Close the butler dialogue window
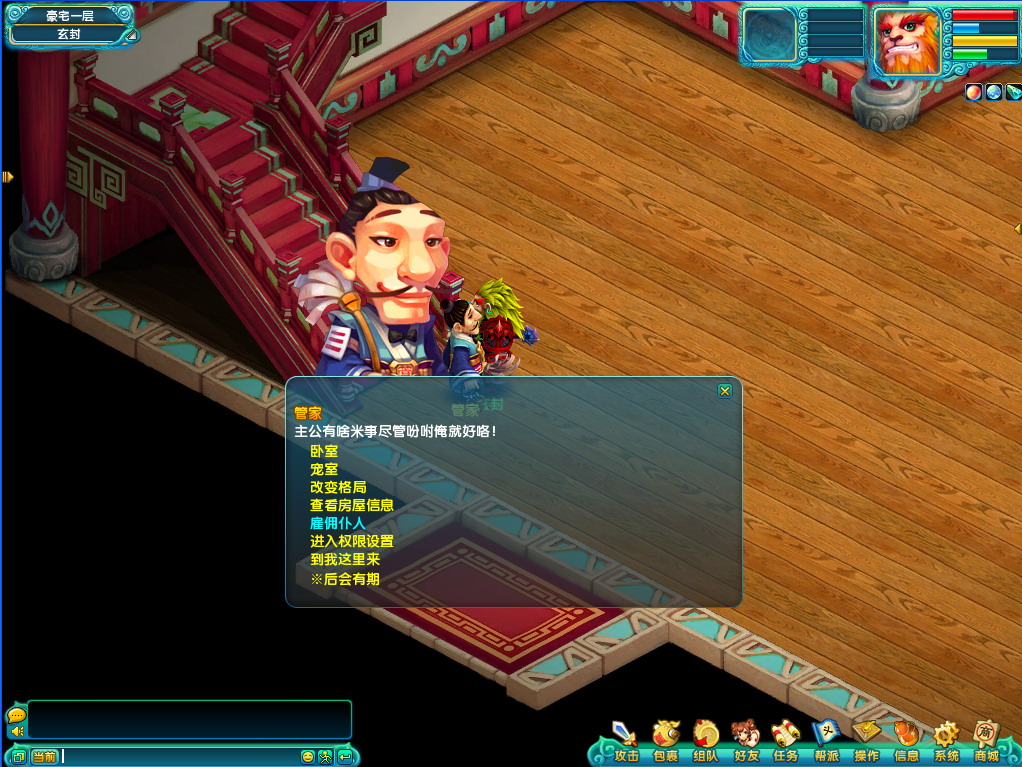 tap(725, 391)
